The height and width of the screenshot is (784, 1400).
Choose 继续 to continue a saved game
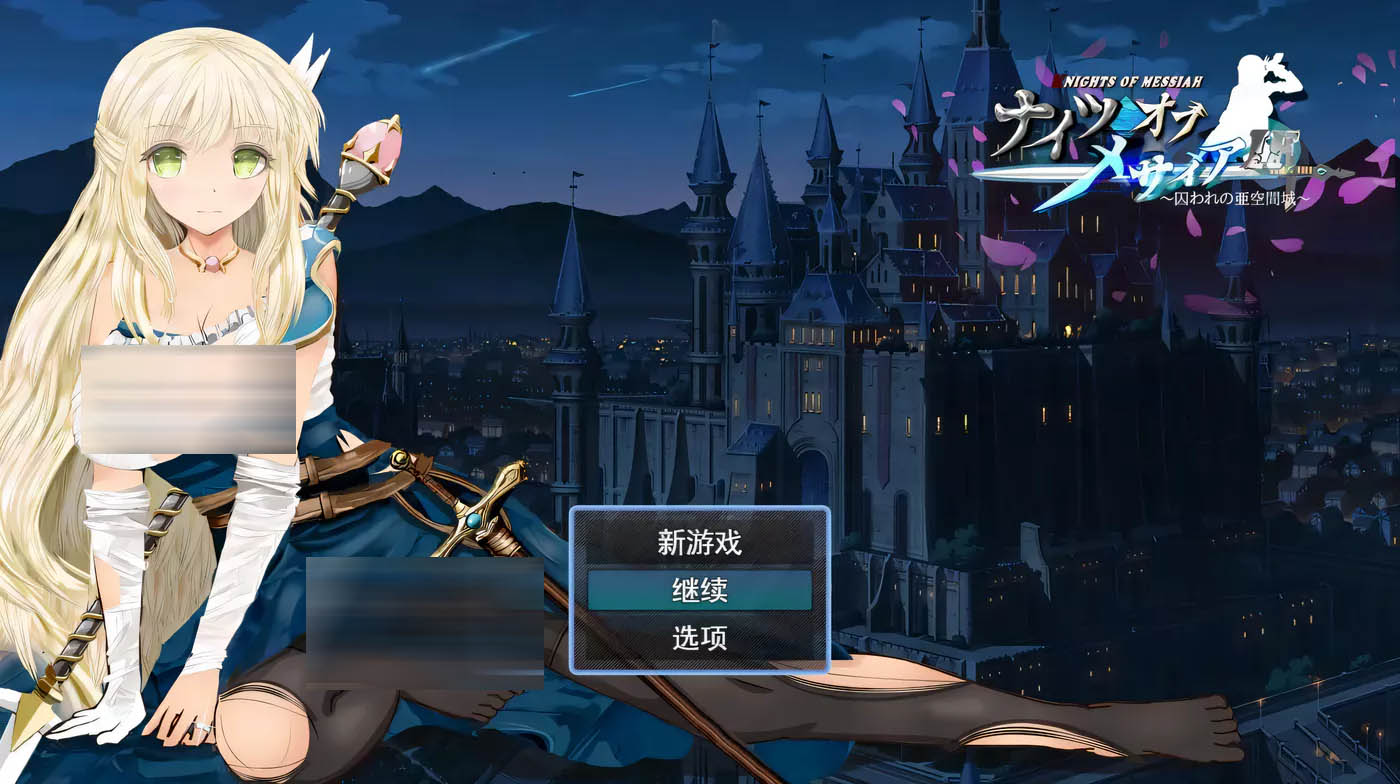(699, 591)
